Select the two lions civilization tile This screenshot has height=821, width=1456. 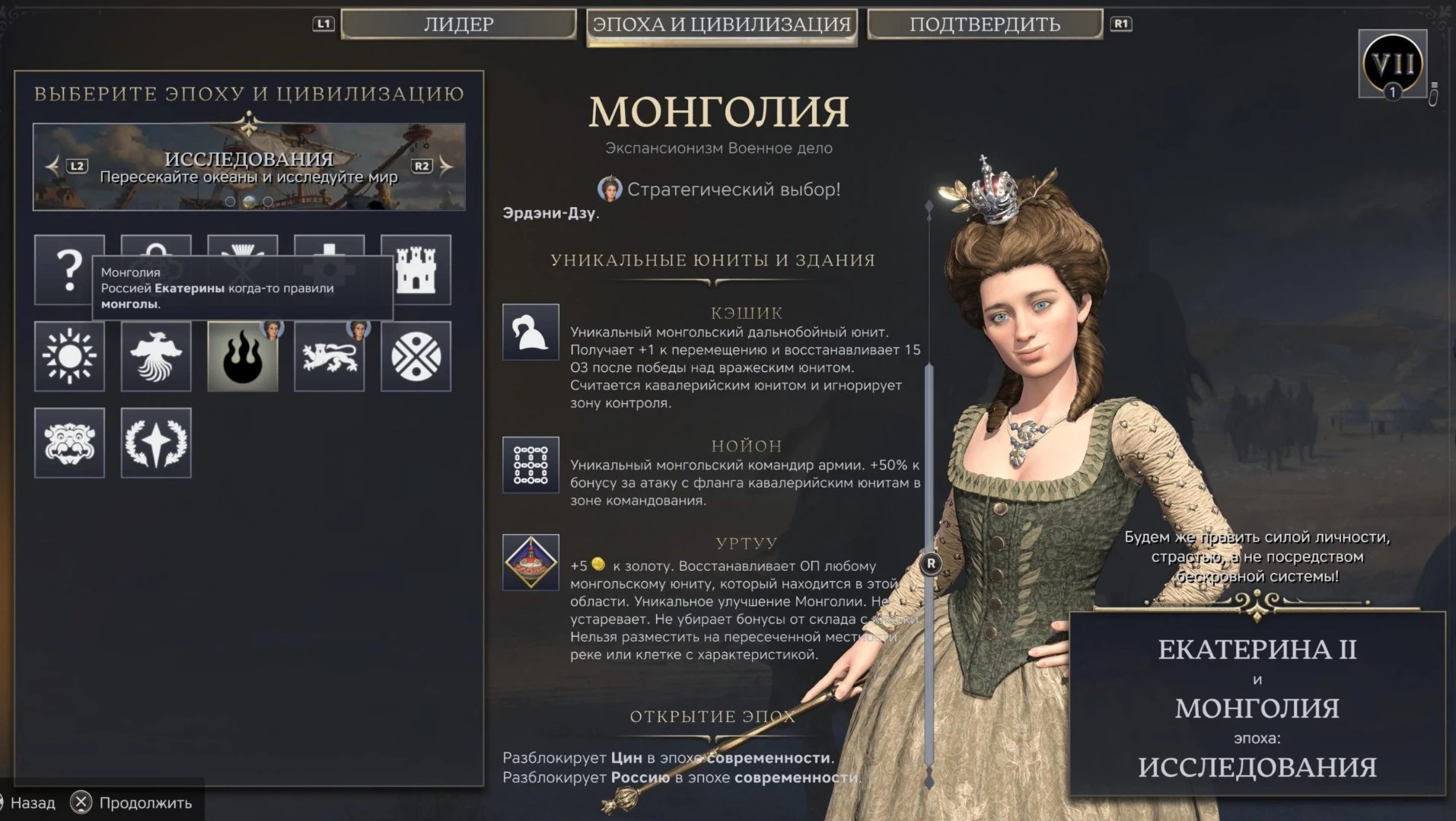330,356
